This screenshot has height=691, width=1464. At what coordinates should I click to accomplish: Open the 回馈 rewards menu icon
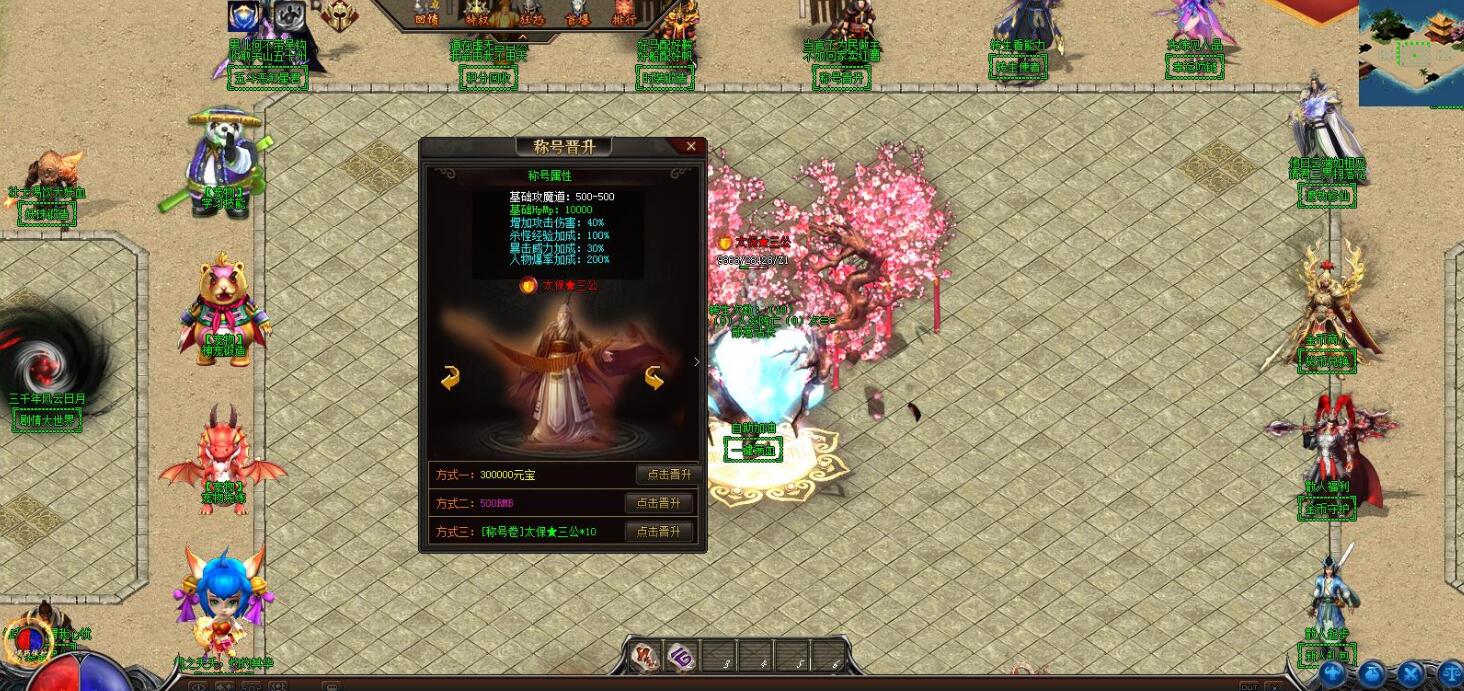tap(427, 13)
